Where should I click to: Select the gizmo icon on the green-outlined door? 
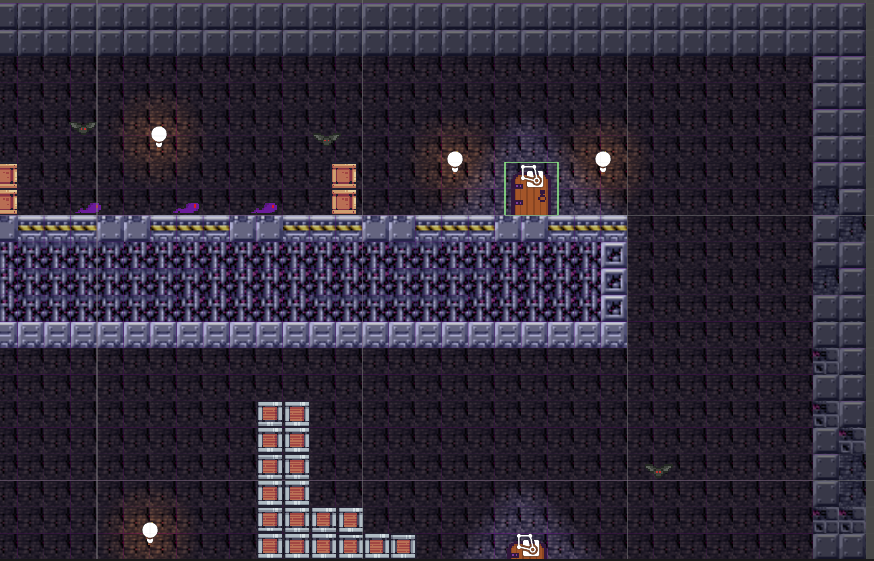[x=532, y=177]
